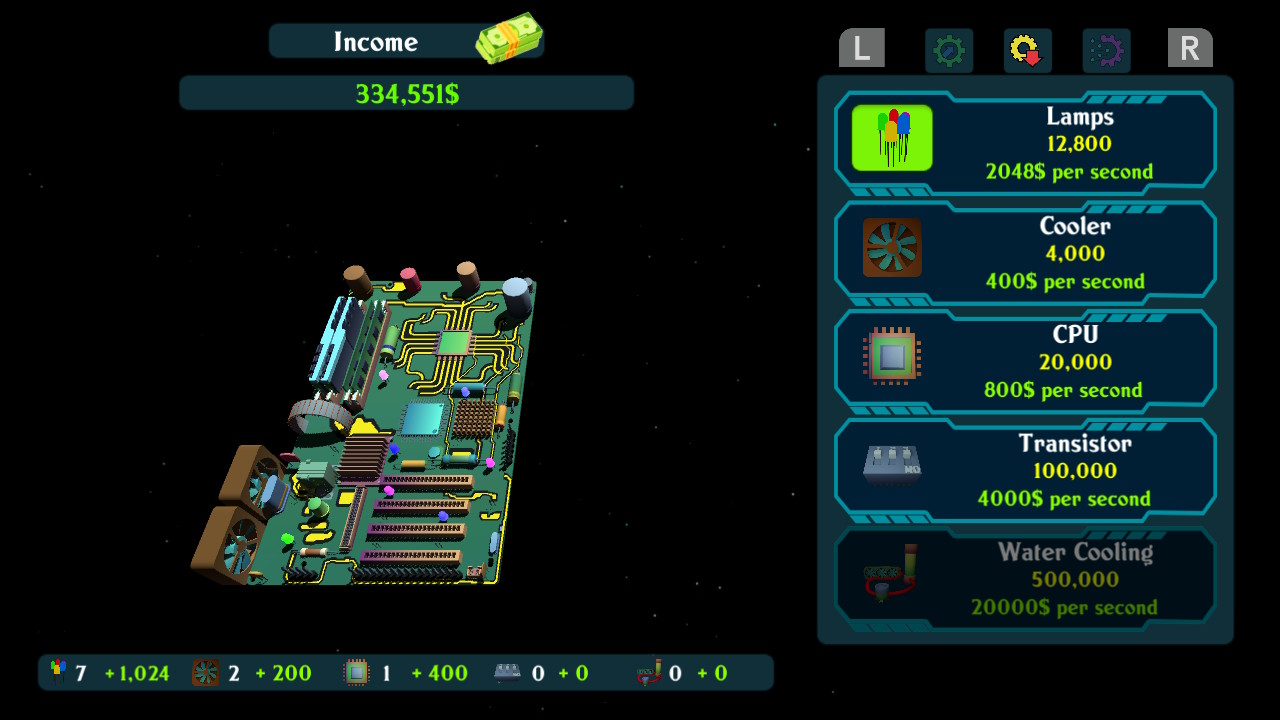
Task: Click the Cooler fan icon
Action: point(890,247)
